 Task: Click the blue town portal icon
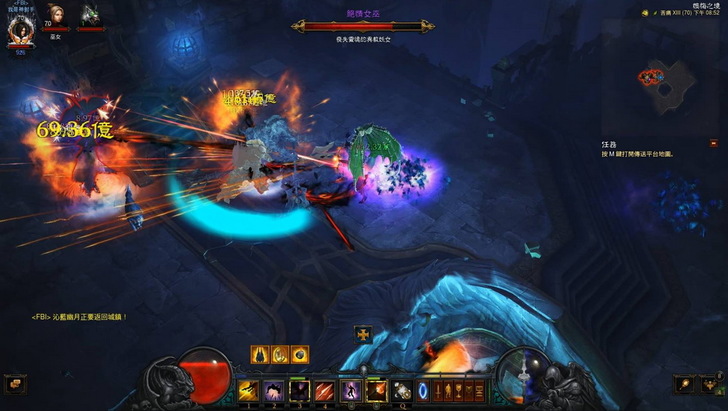[x=423, y=390]
